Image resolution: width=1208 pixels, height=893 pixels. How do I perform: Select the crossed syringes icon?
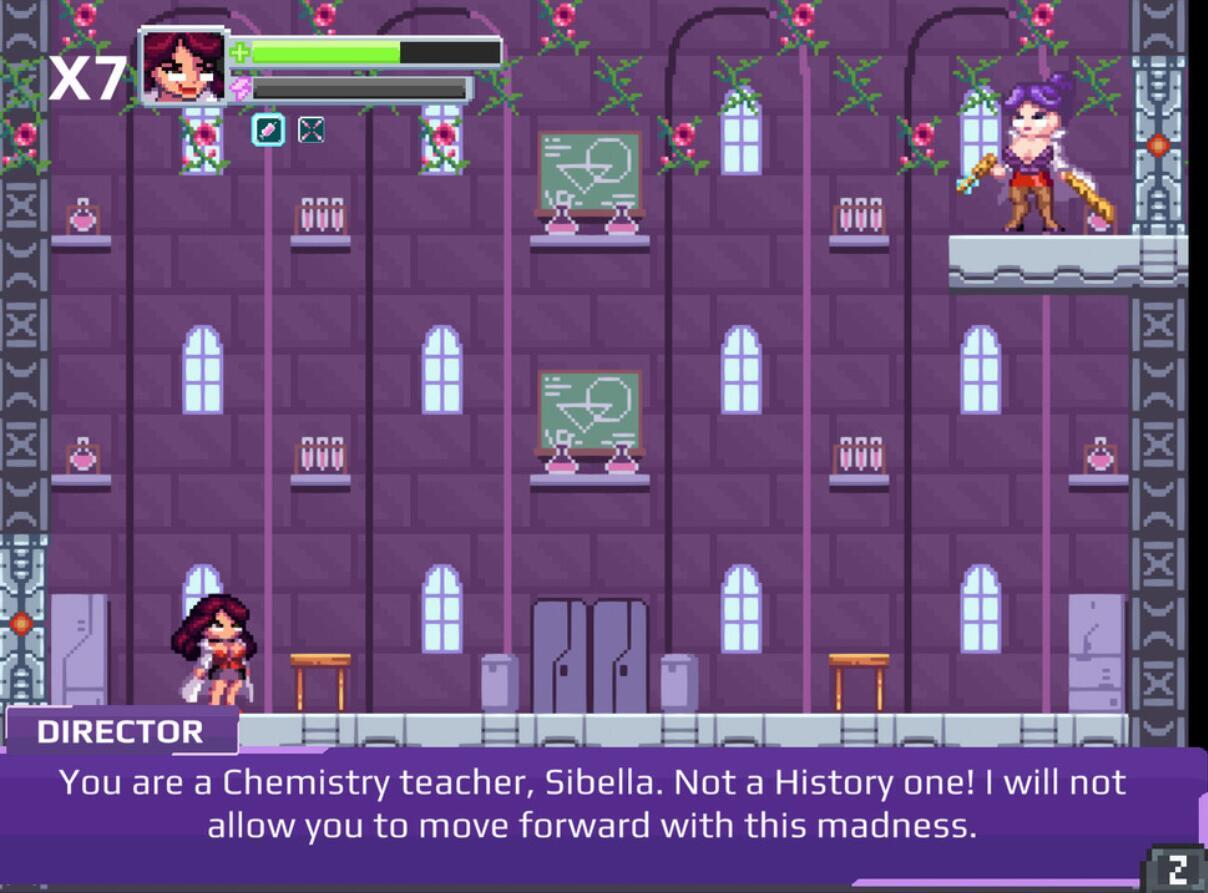click(311, 130)
